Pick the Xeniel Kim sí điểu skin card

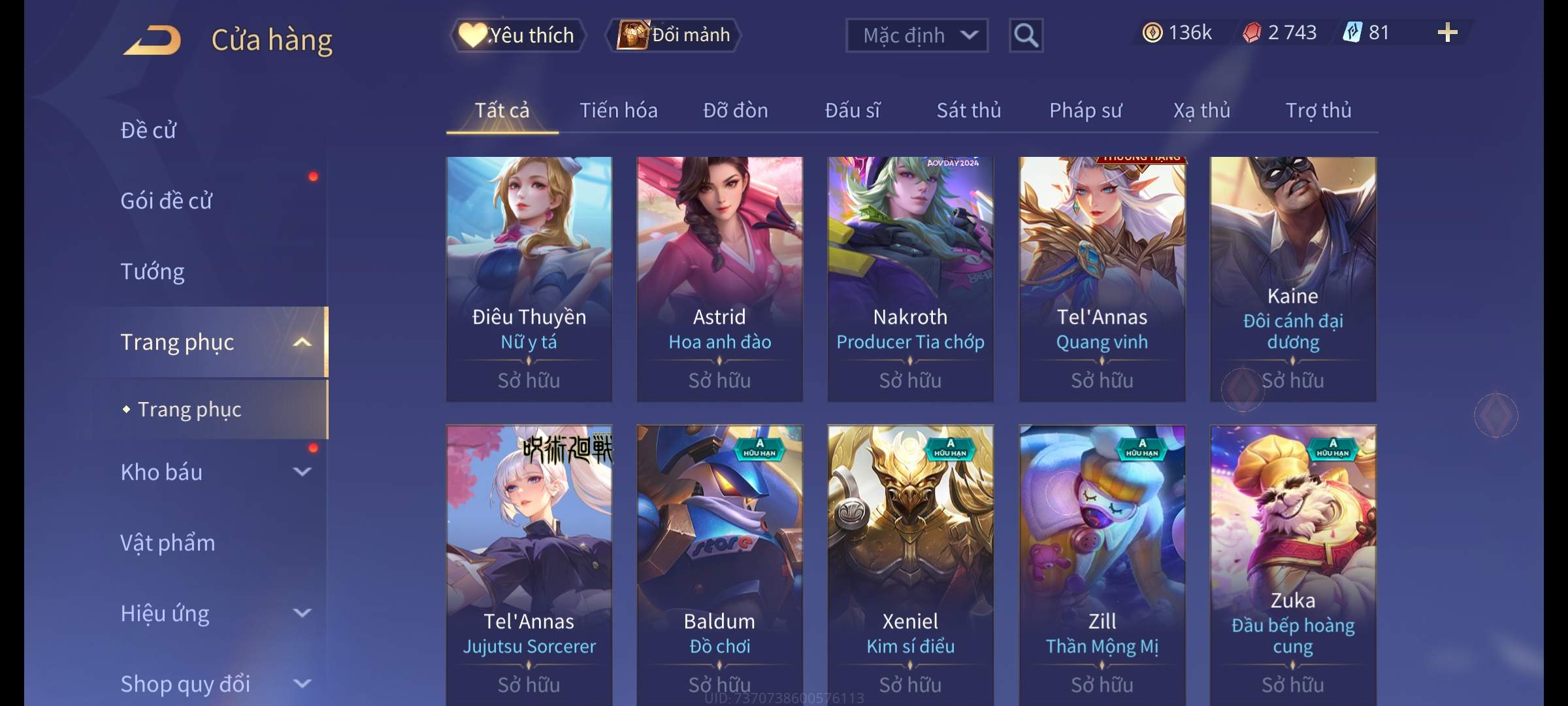(910, 562)
